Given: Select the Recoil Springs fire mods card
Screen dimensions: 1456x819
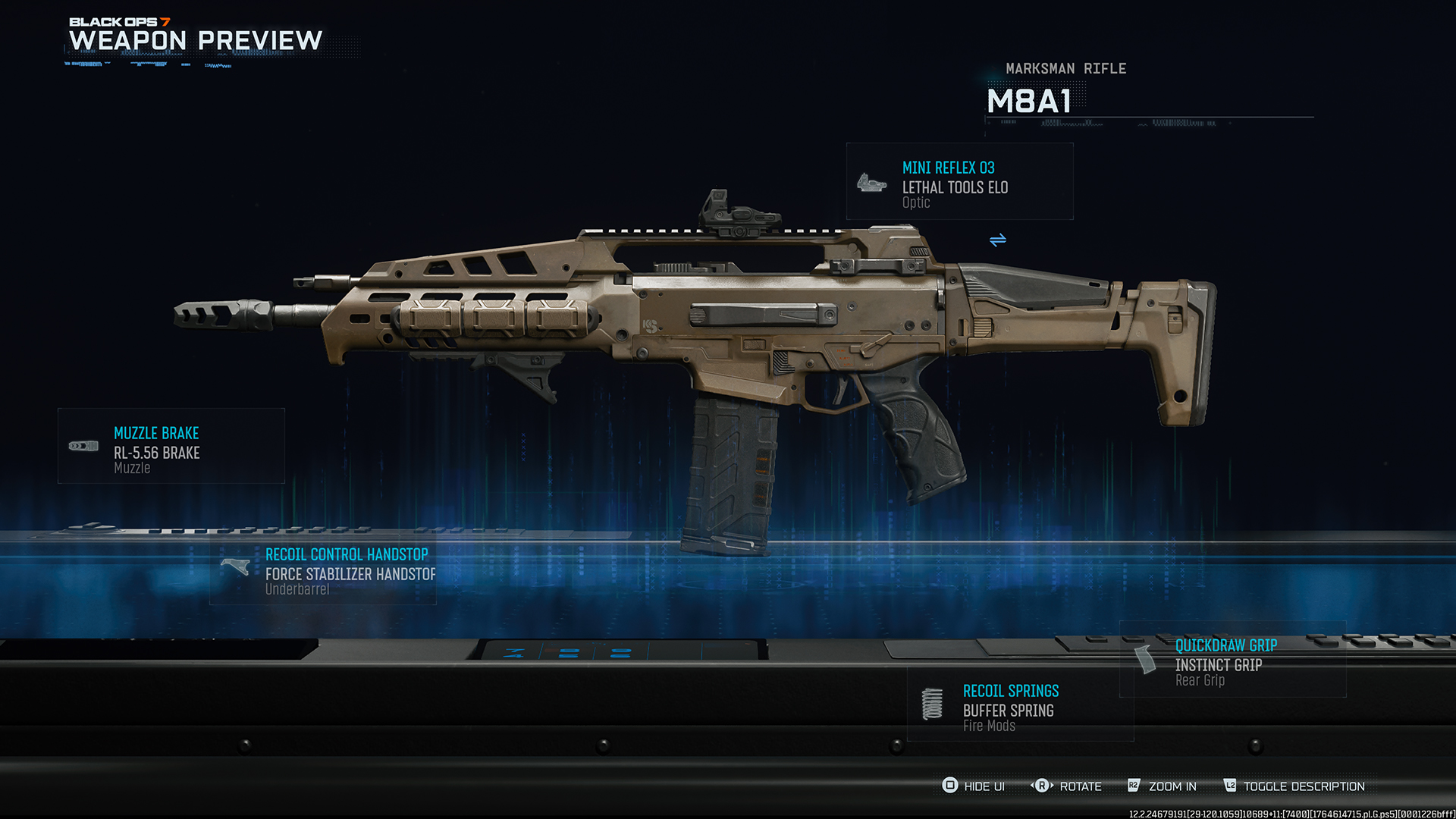Looking at the screenshot, I should 1020,707.
